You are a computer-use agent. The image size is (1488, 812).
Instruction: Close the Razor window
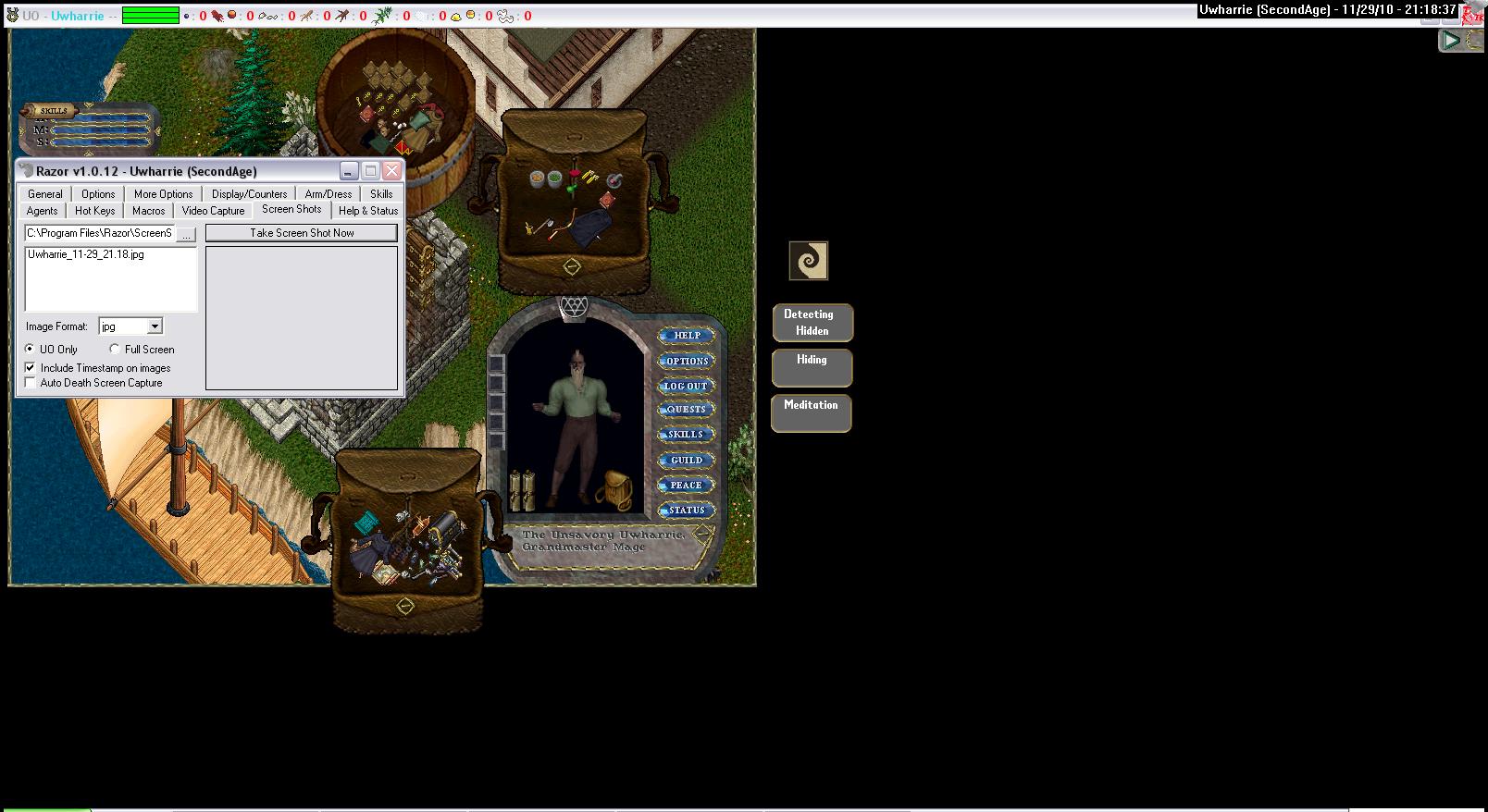(x=392, y=171)
